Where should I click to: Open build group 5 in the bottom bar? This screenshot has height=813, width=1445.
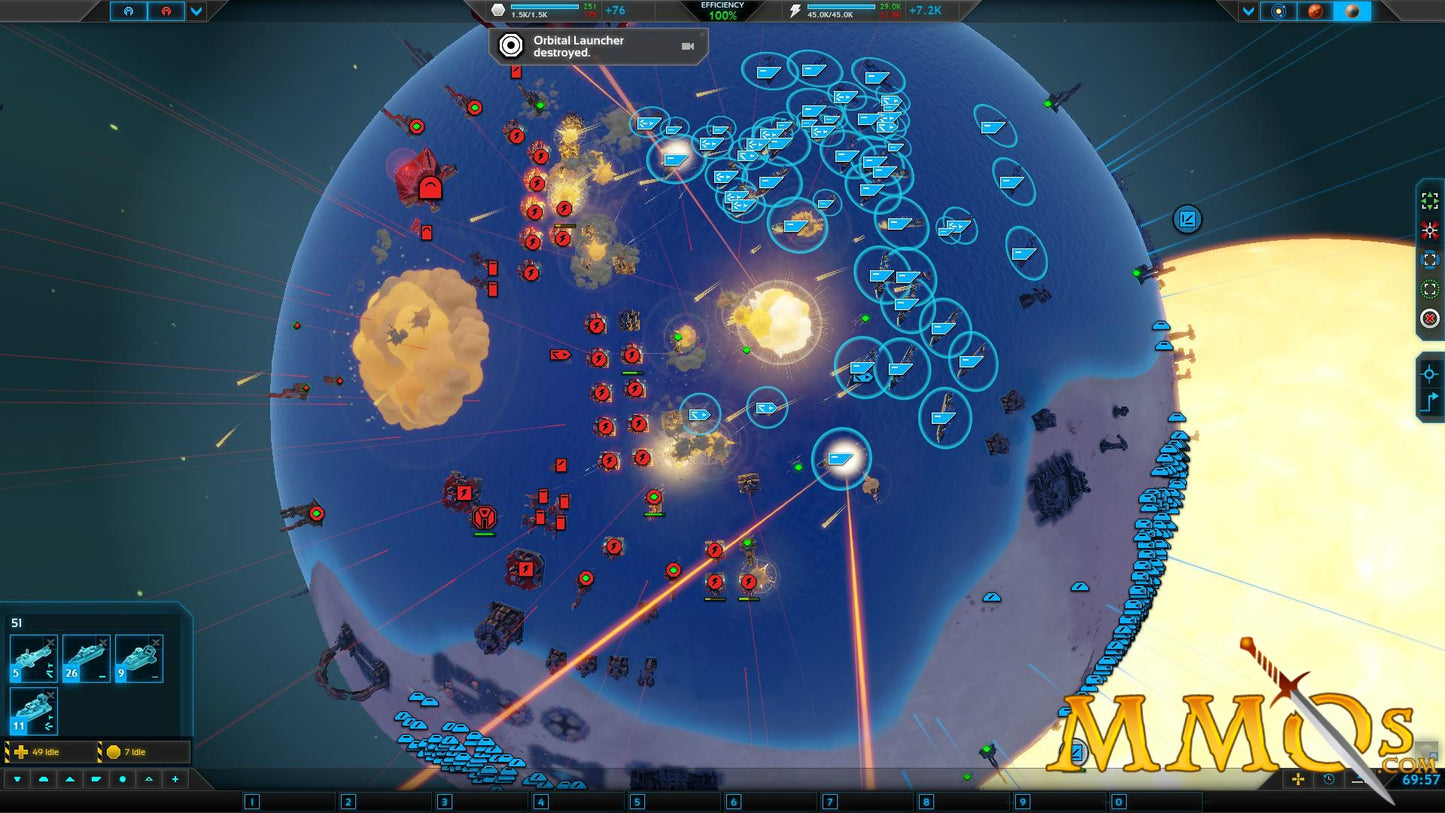pyautogui.click(x=636, y=801)
